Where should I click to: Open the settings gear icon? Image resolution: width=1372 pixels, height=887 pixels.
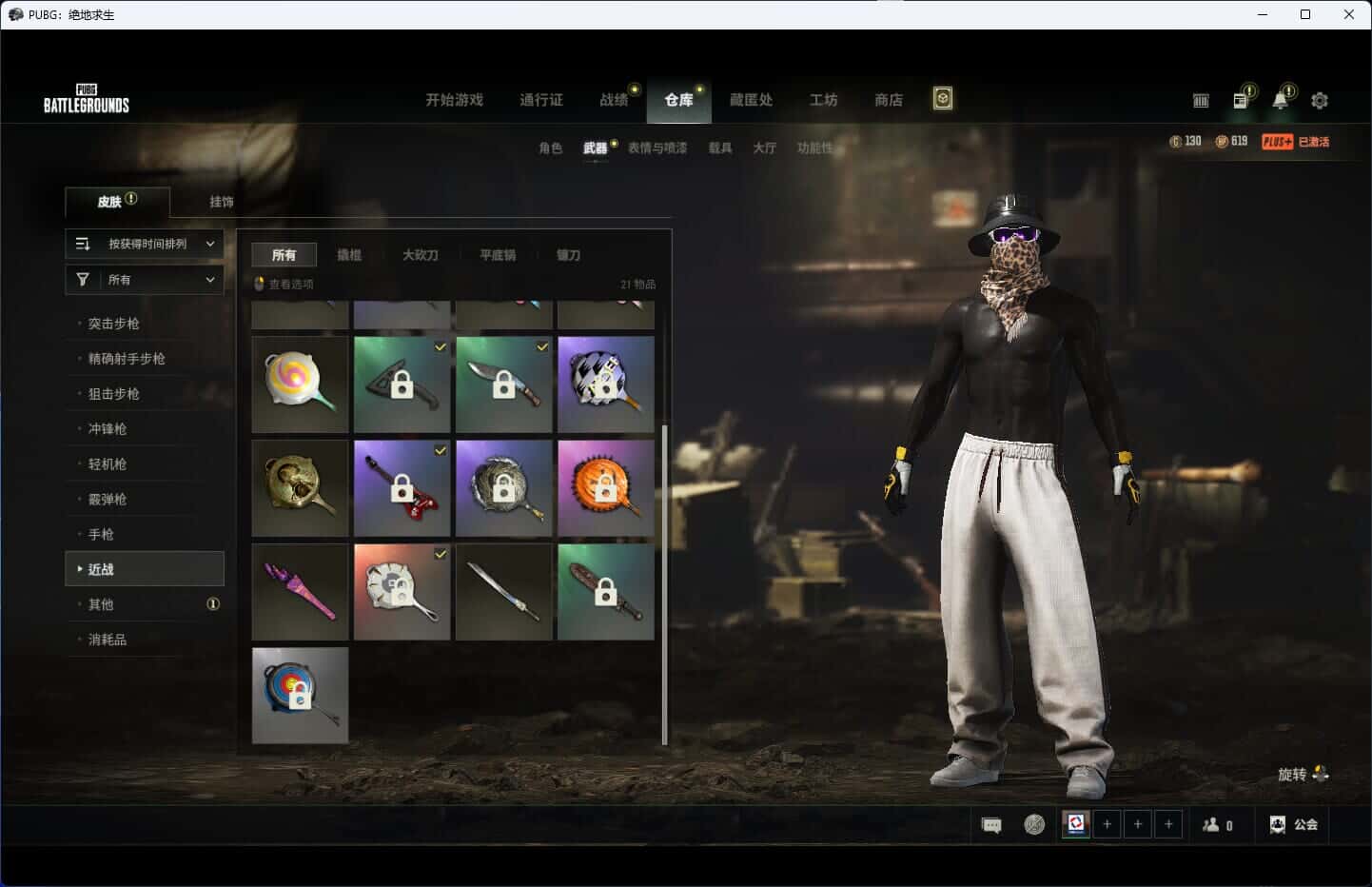pos(1320,100)
